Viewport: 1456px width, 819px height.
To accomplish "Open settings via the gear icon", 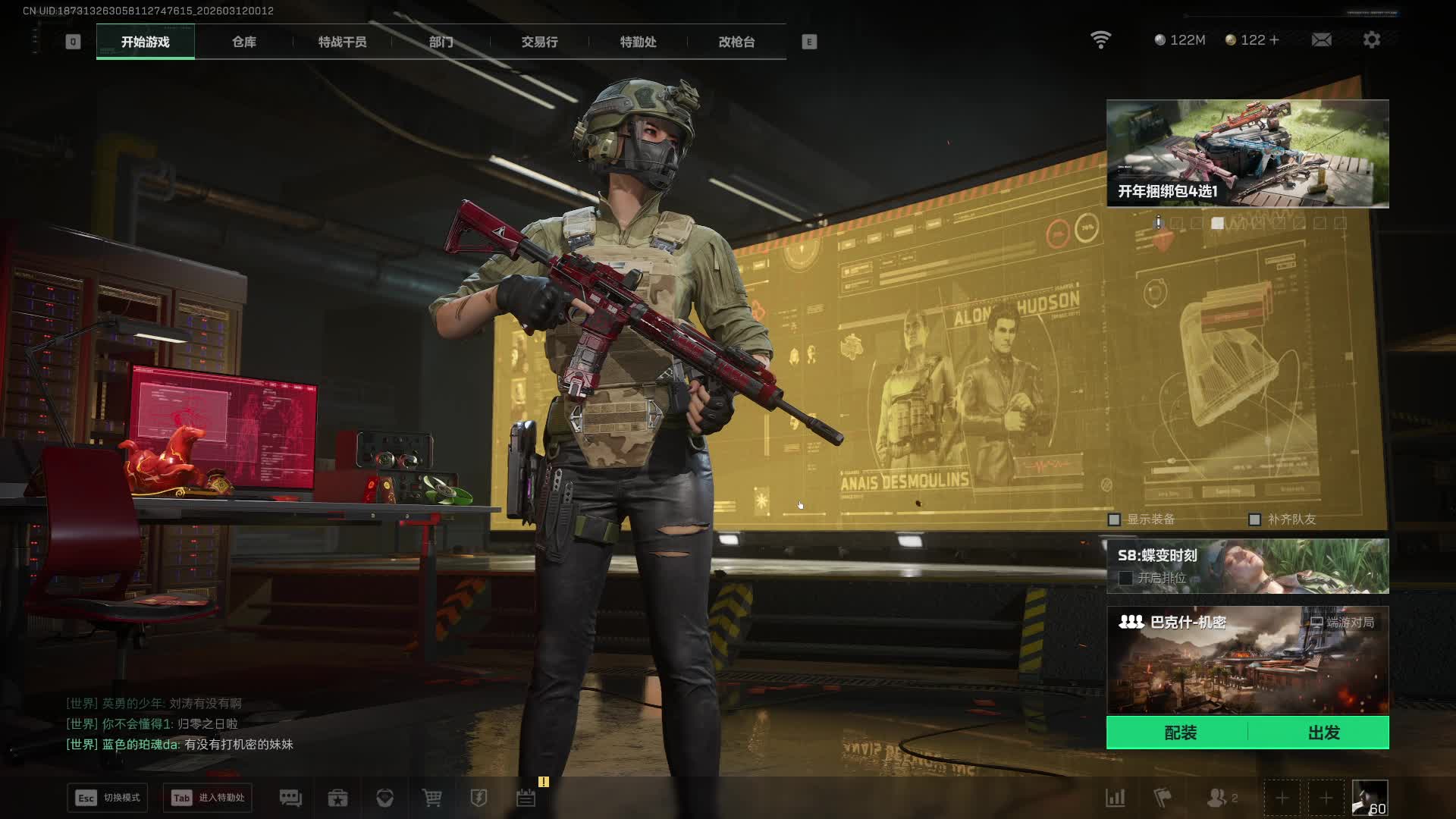I will point(1371,40).
